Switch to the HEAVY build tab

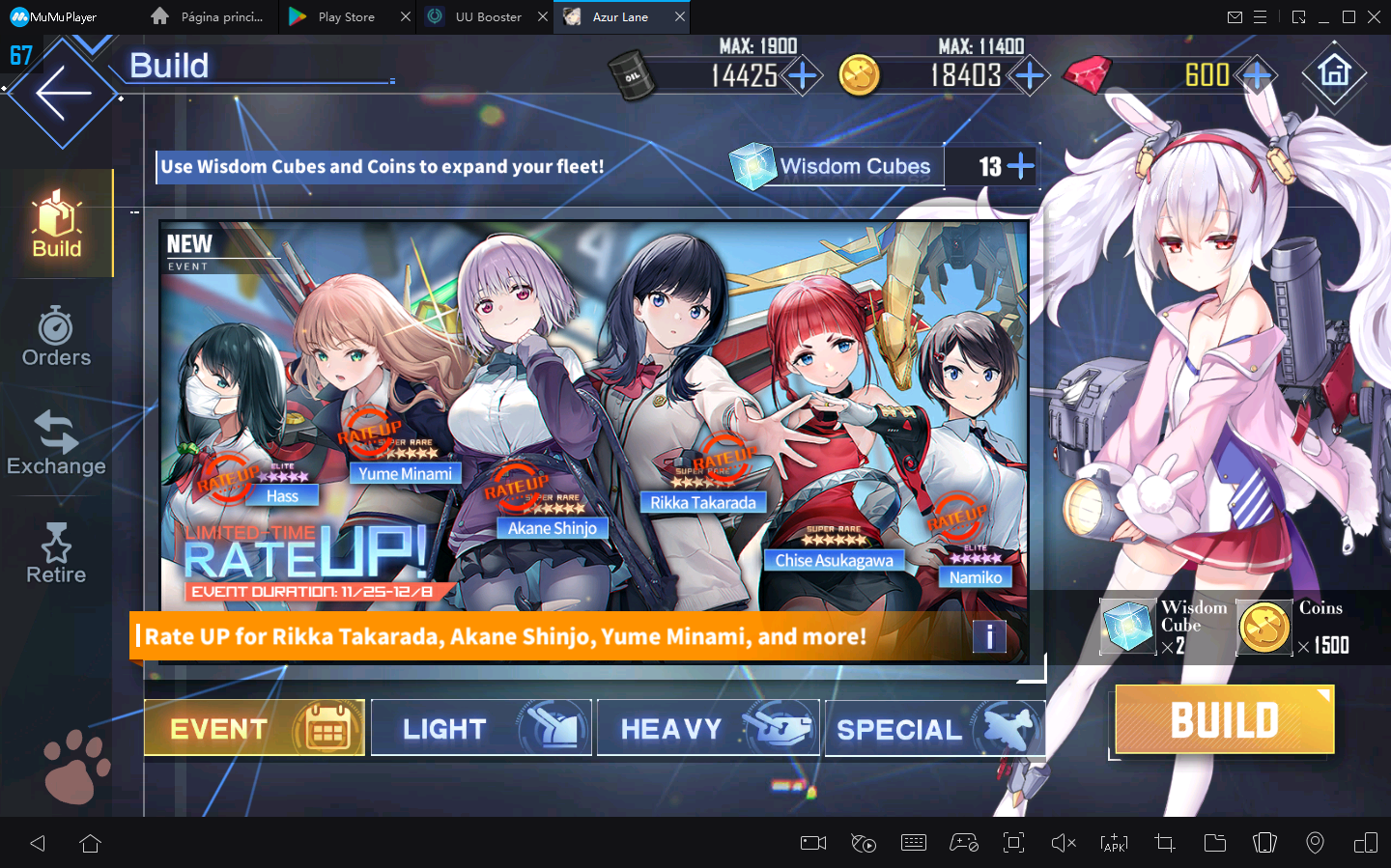tap(707, 727)
